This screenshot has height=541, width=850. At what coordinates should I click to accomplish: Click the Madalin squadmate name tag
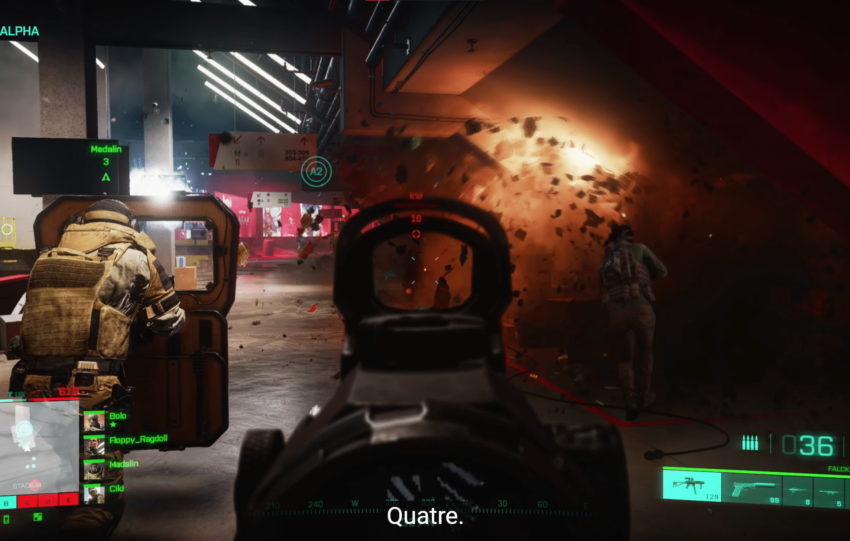coord(105,150)
